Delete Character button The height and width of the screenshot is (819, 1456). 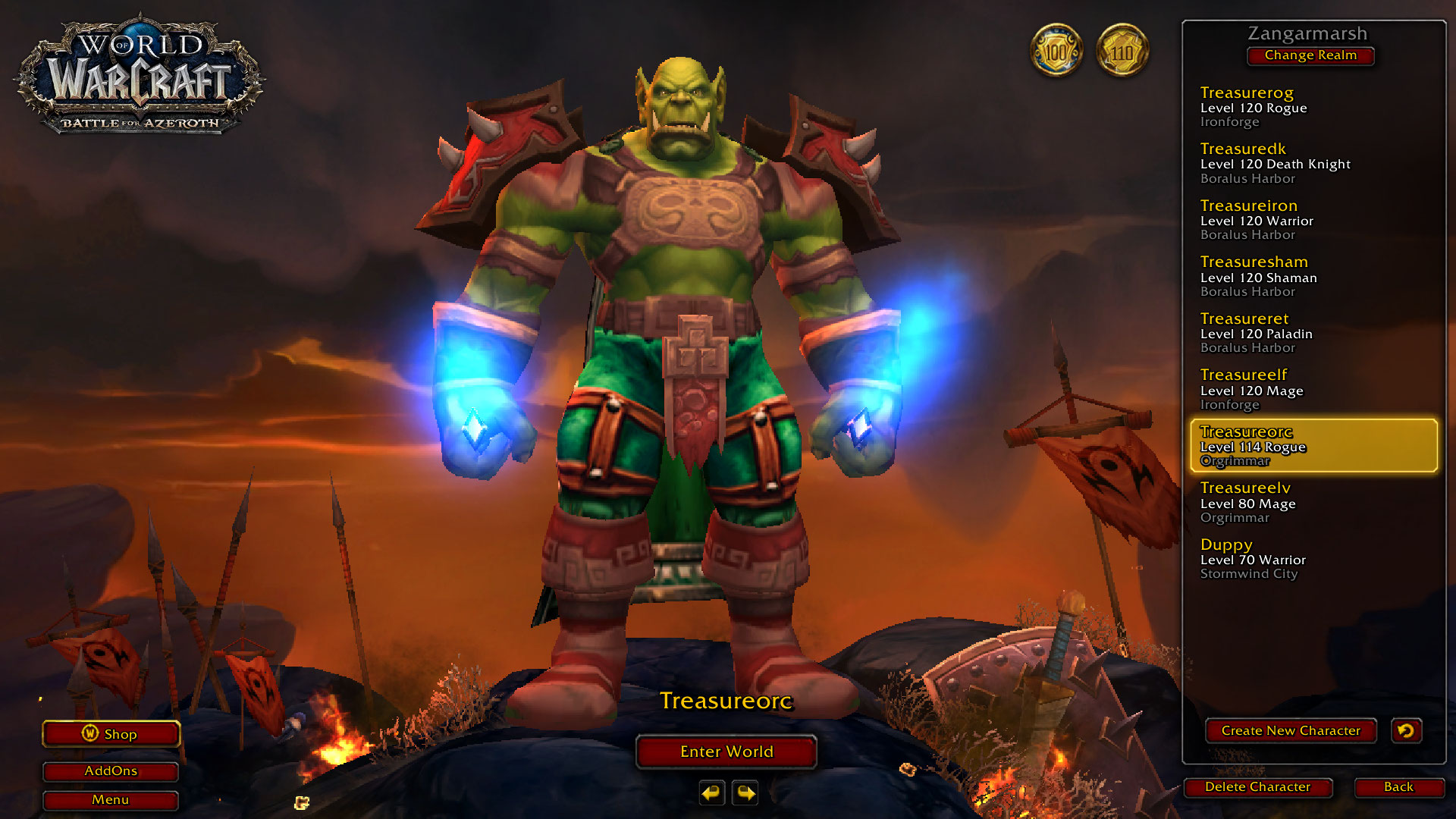[x=1257, y=787]
